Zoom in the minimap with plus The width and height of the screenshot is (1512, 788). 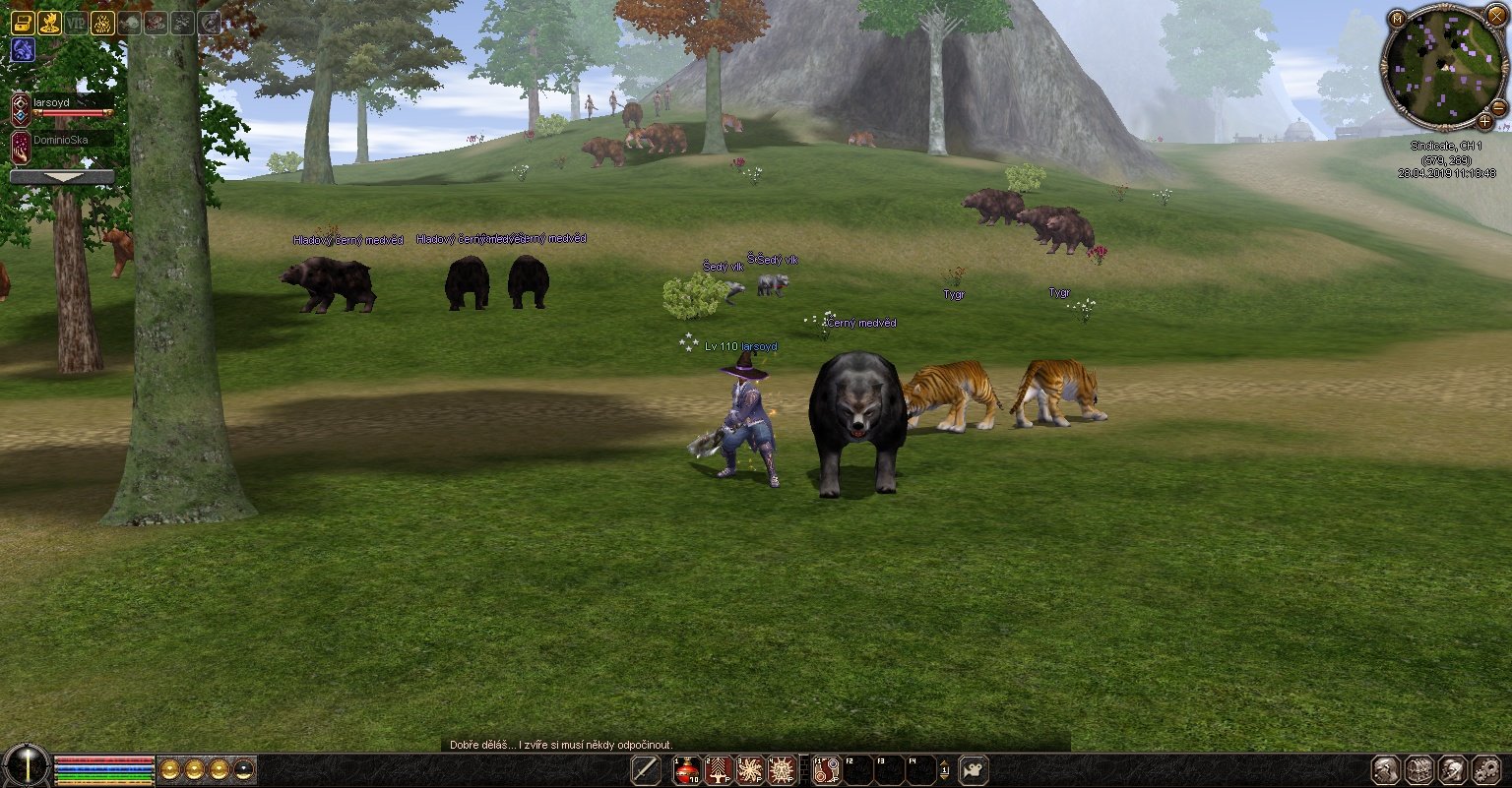tap(1484, 122)
